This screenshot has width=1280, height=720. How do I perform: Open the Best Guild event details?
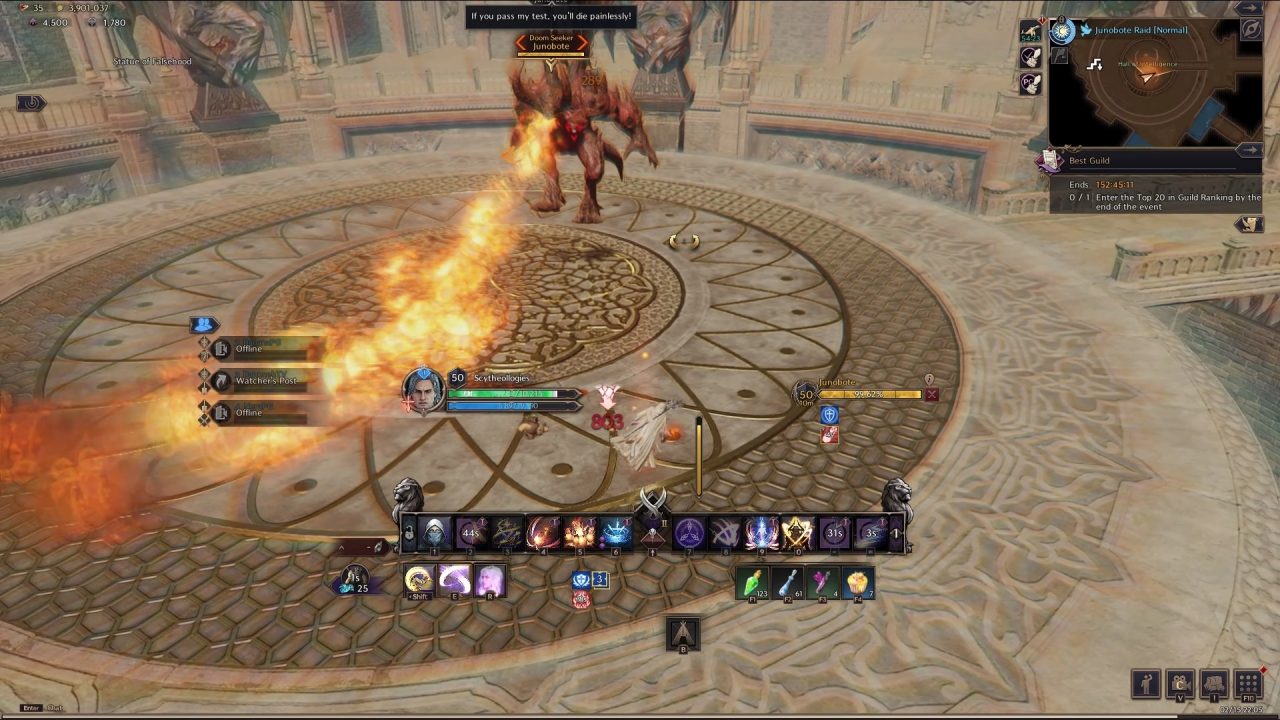(x=1120, y=160)
